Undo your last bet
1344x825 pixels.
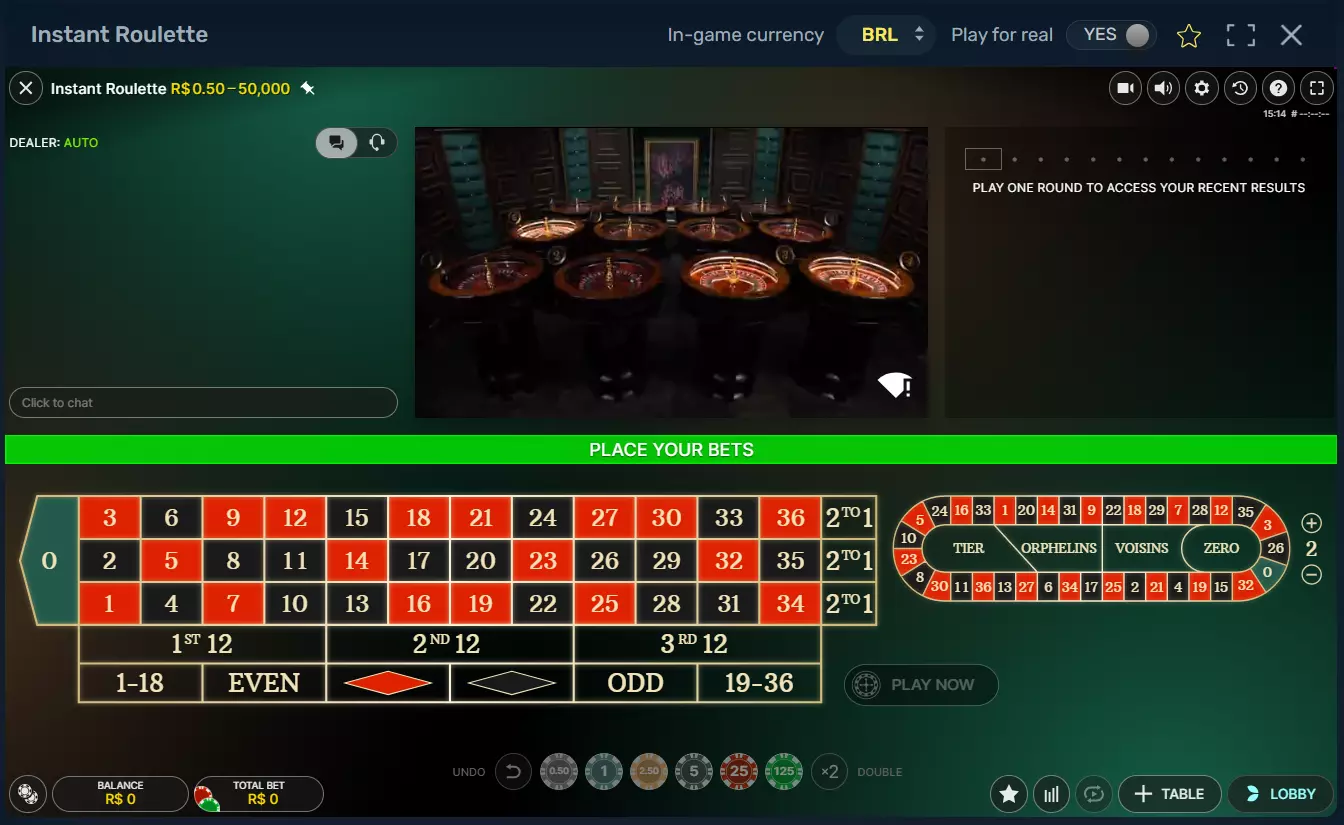click(513, 771)
